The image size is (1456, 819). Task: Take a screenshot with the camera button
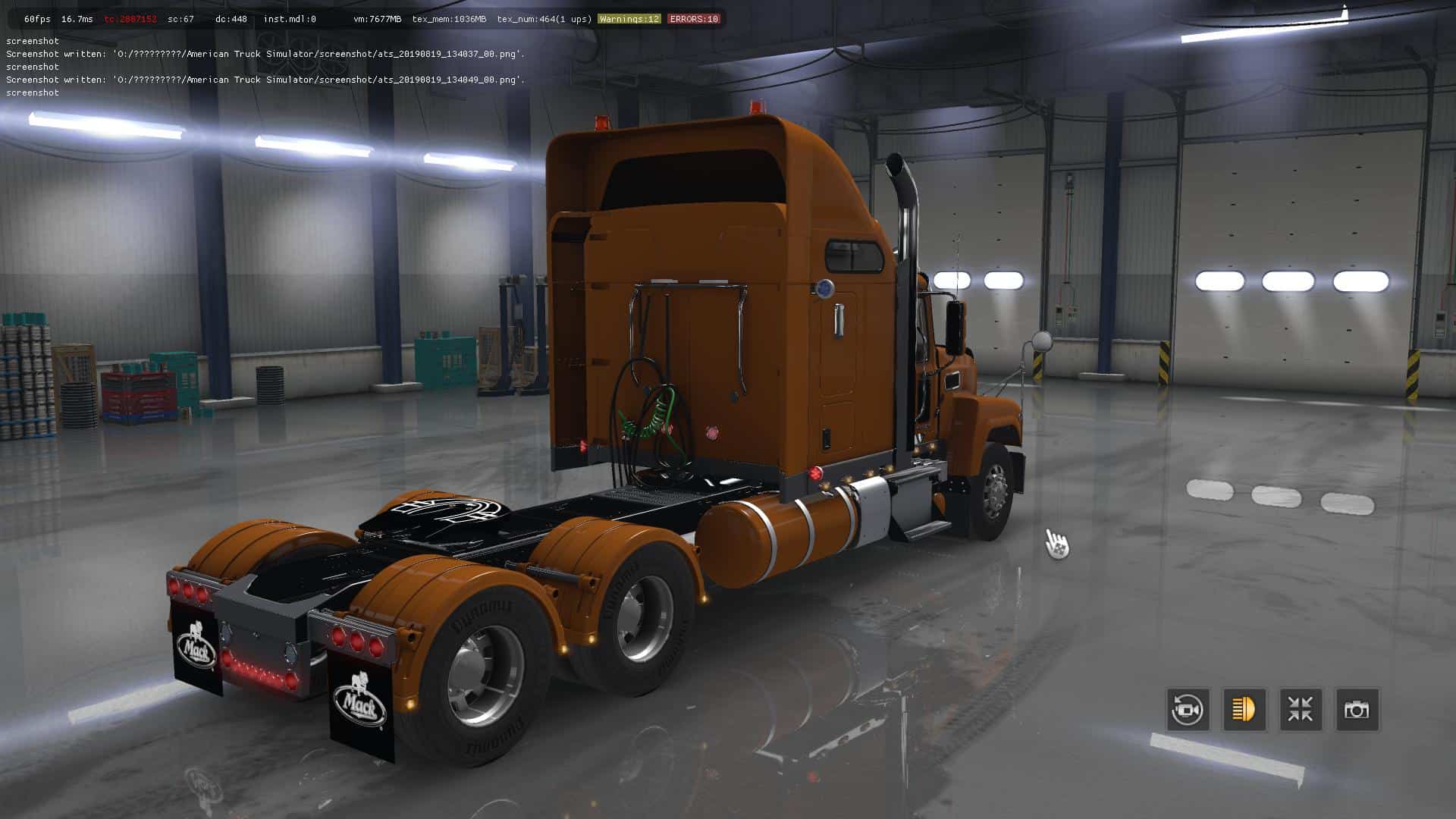tap(1357, 710)
